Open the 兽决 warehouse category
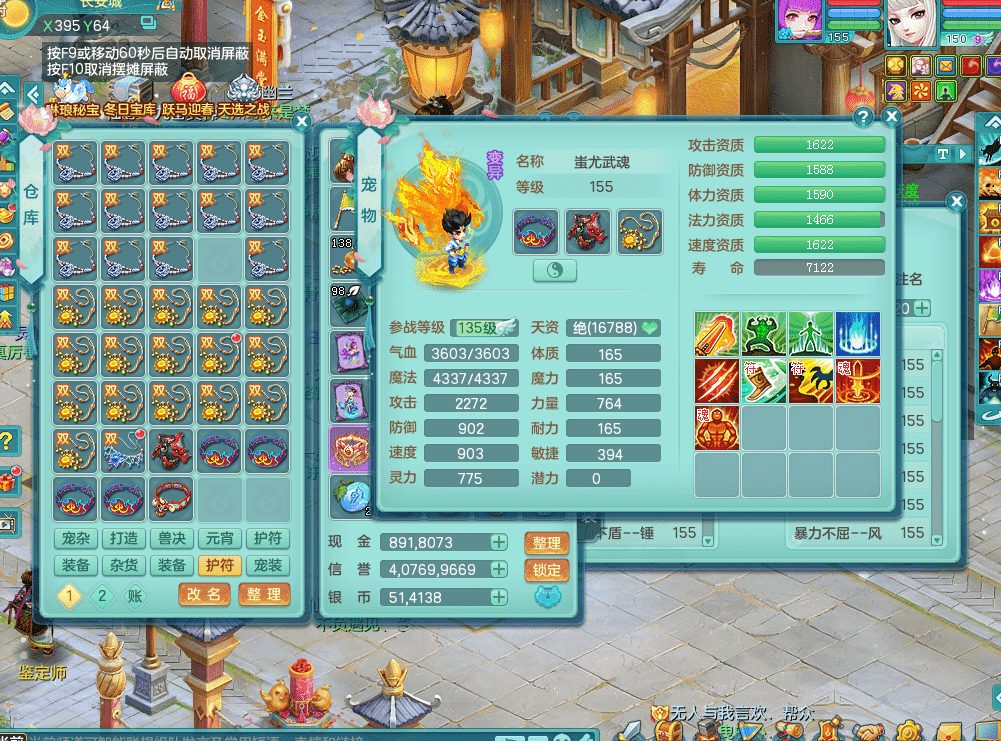The height and width of the screenshot is (741, 1001). 172,539
